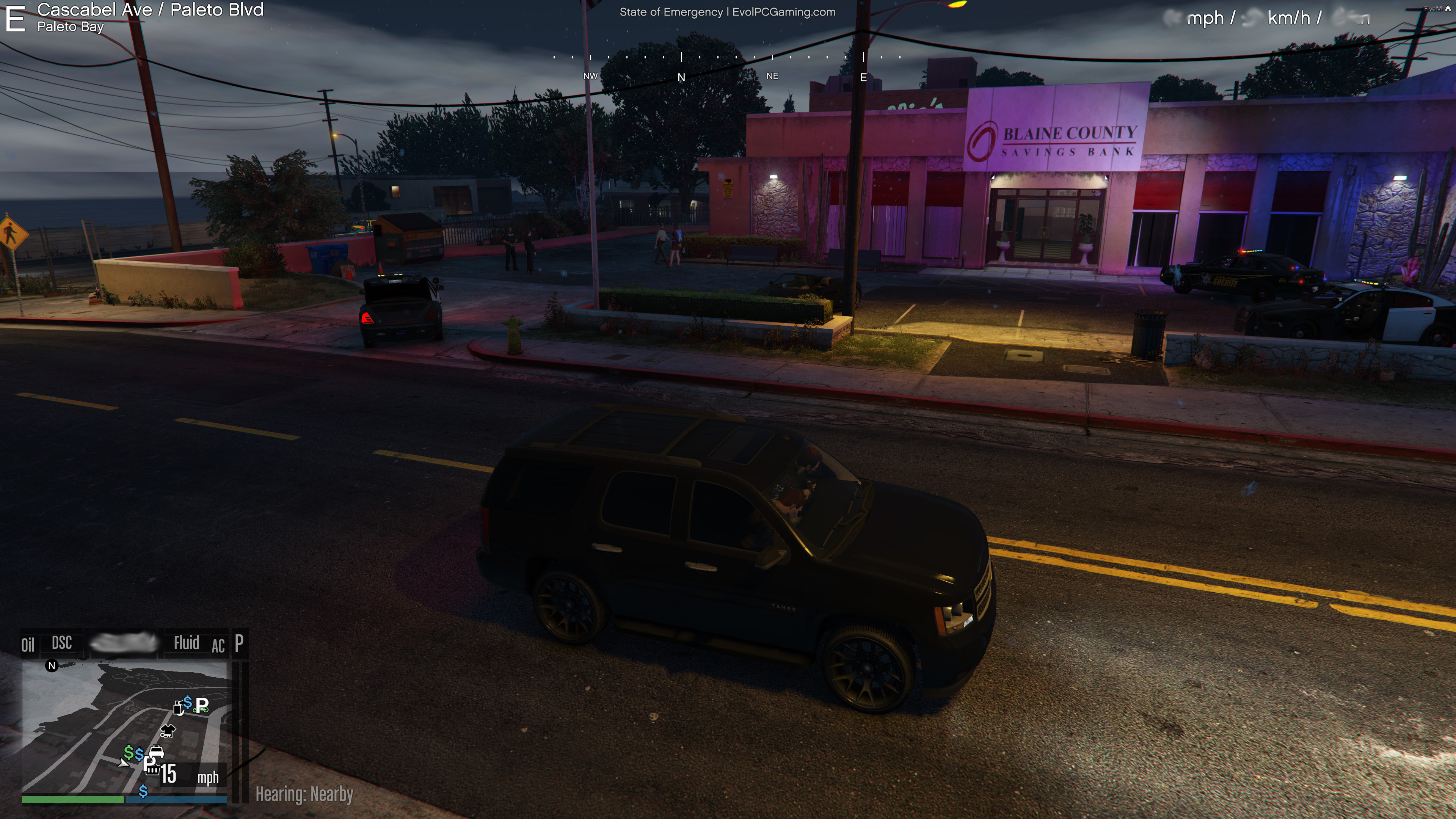Click the N heading on the compass strip

pos(681,77)
